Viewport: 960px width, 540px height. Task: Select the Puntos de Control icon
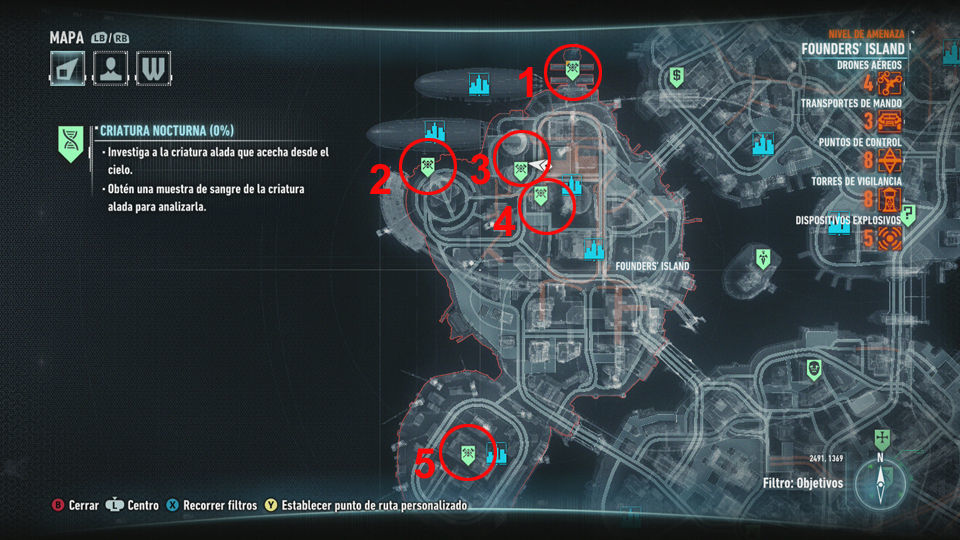(890, 161)
